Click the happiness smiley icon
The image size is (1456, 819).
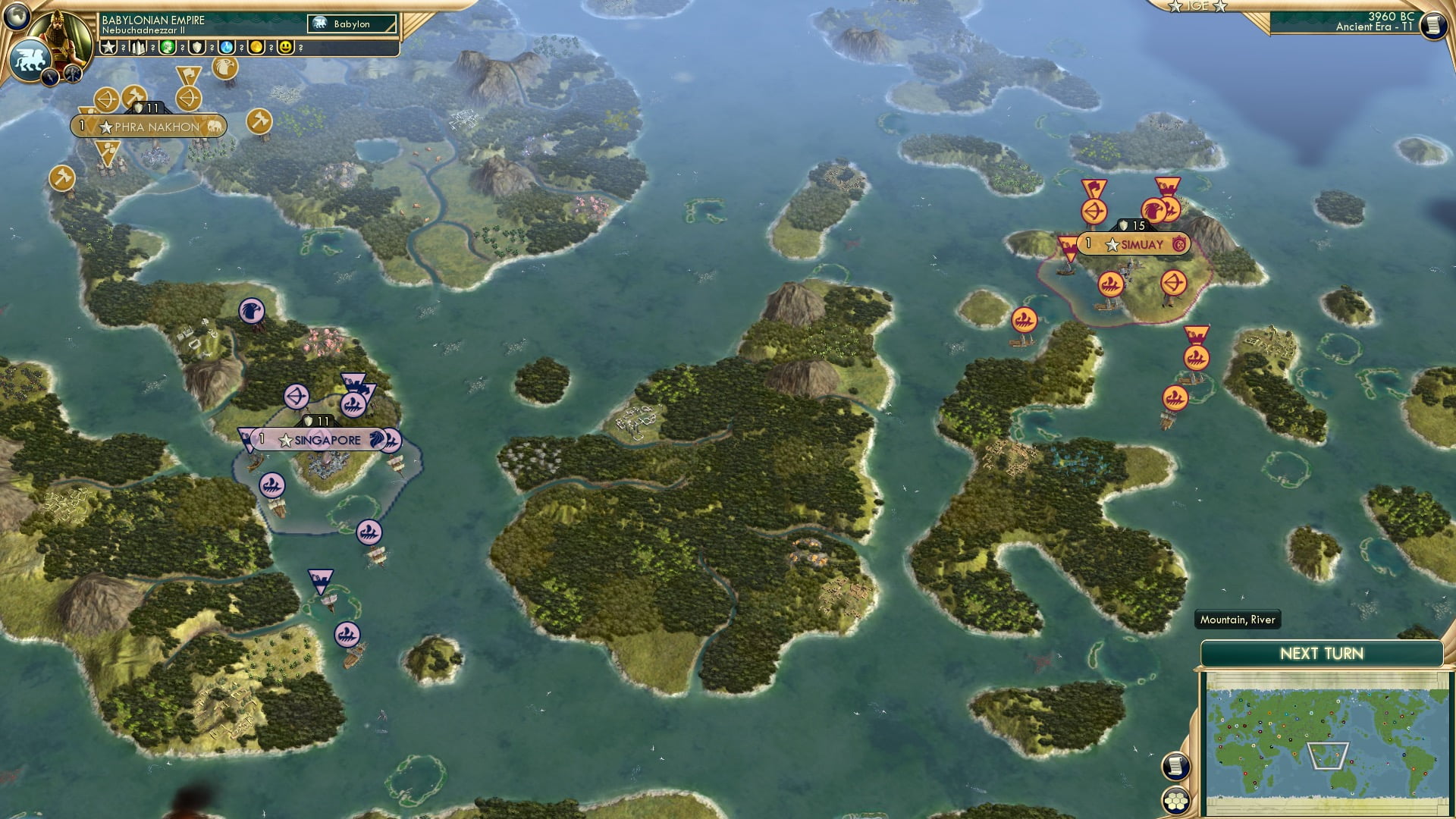[284, 48]
